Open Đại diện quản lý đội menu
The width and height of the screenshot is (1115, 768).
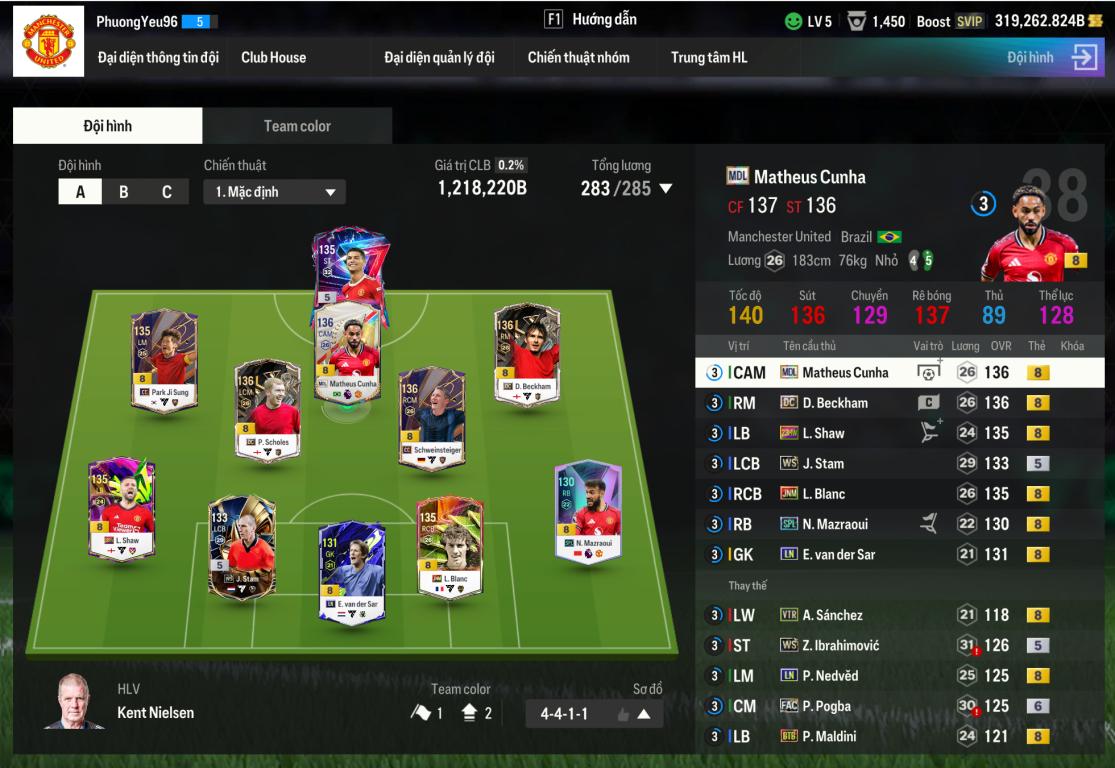[439, 57]
